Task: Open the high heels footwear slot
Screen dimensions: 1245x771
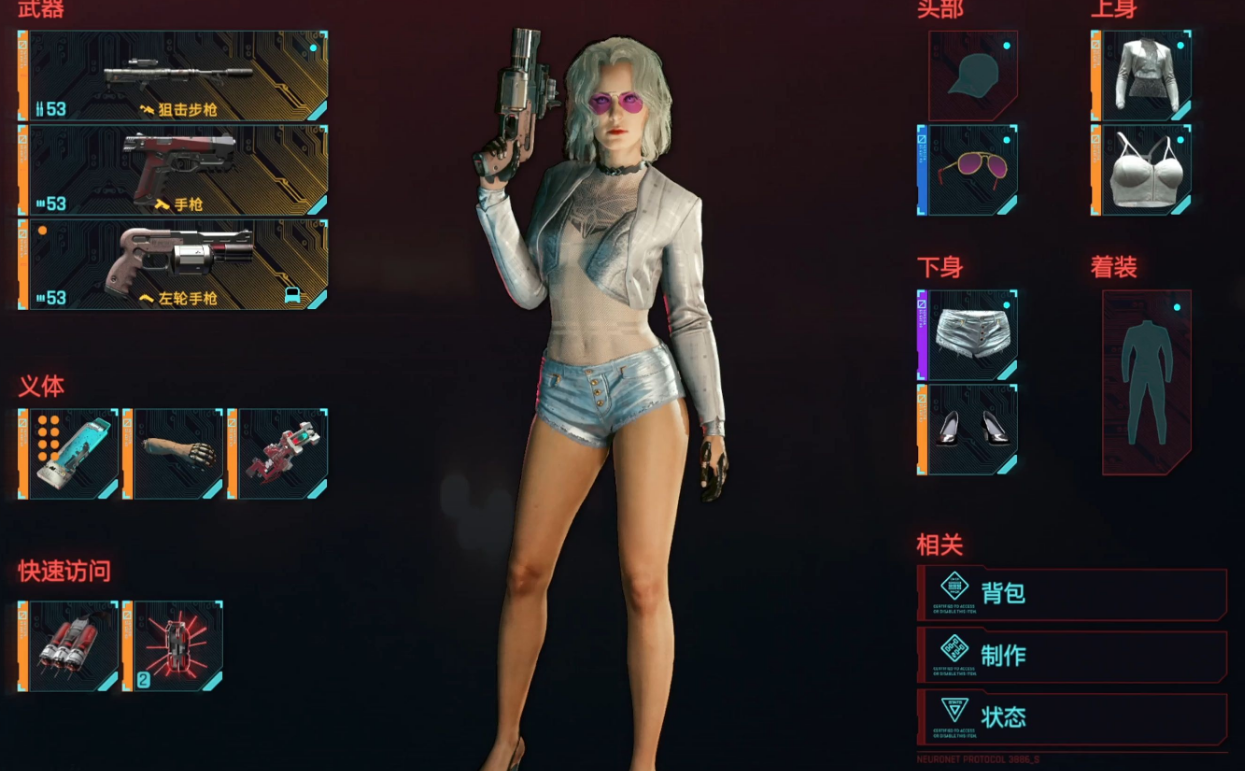Action: coord(969,429)
